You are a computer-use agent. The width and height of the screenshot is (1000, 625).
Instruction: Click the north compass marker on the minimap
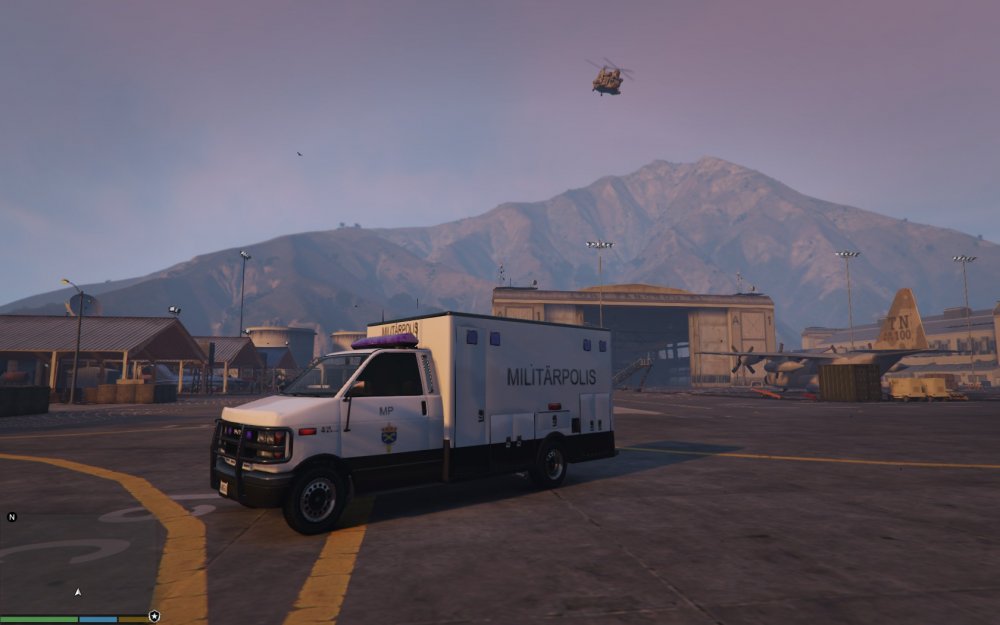coord(12,517)
